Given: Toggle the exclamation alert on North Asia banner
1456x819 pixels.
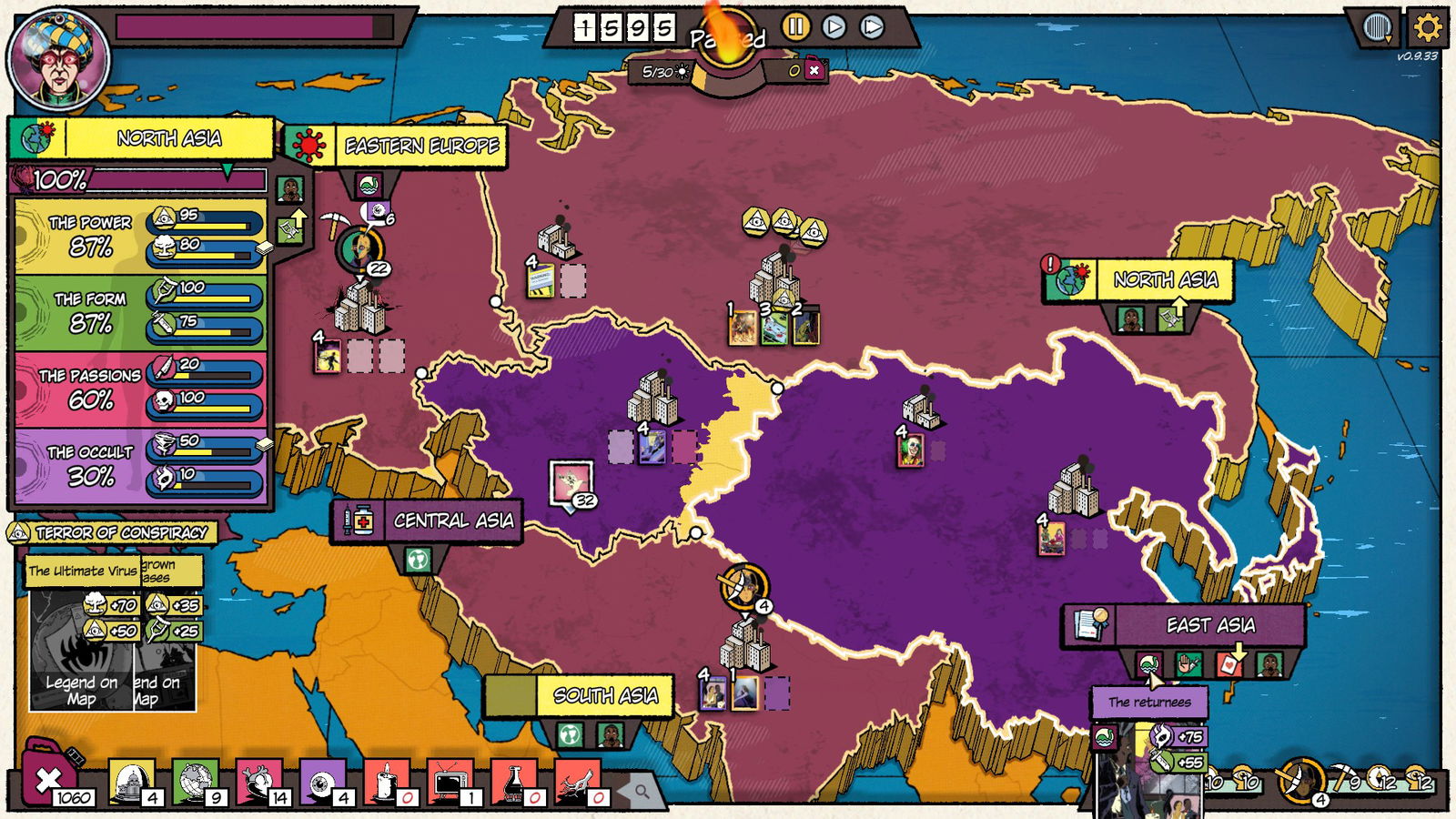Looking at the screenshot, I should coord(1052,267).
